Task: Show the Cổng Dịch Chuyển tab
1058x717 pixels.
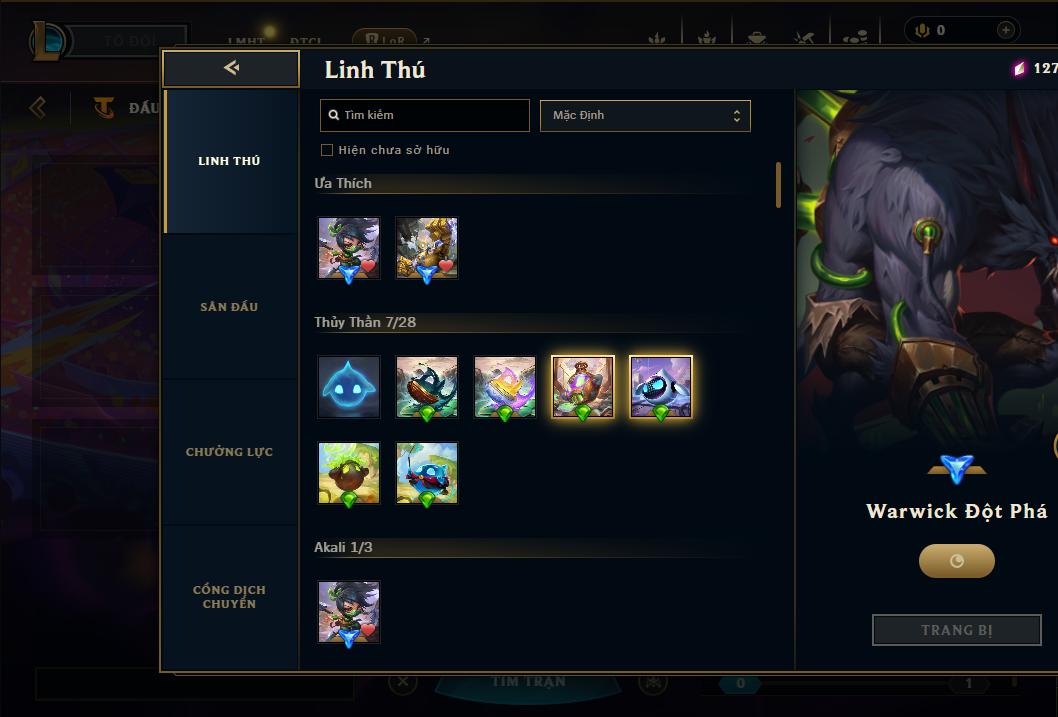Action: [229, 597]
